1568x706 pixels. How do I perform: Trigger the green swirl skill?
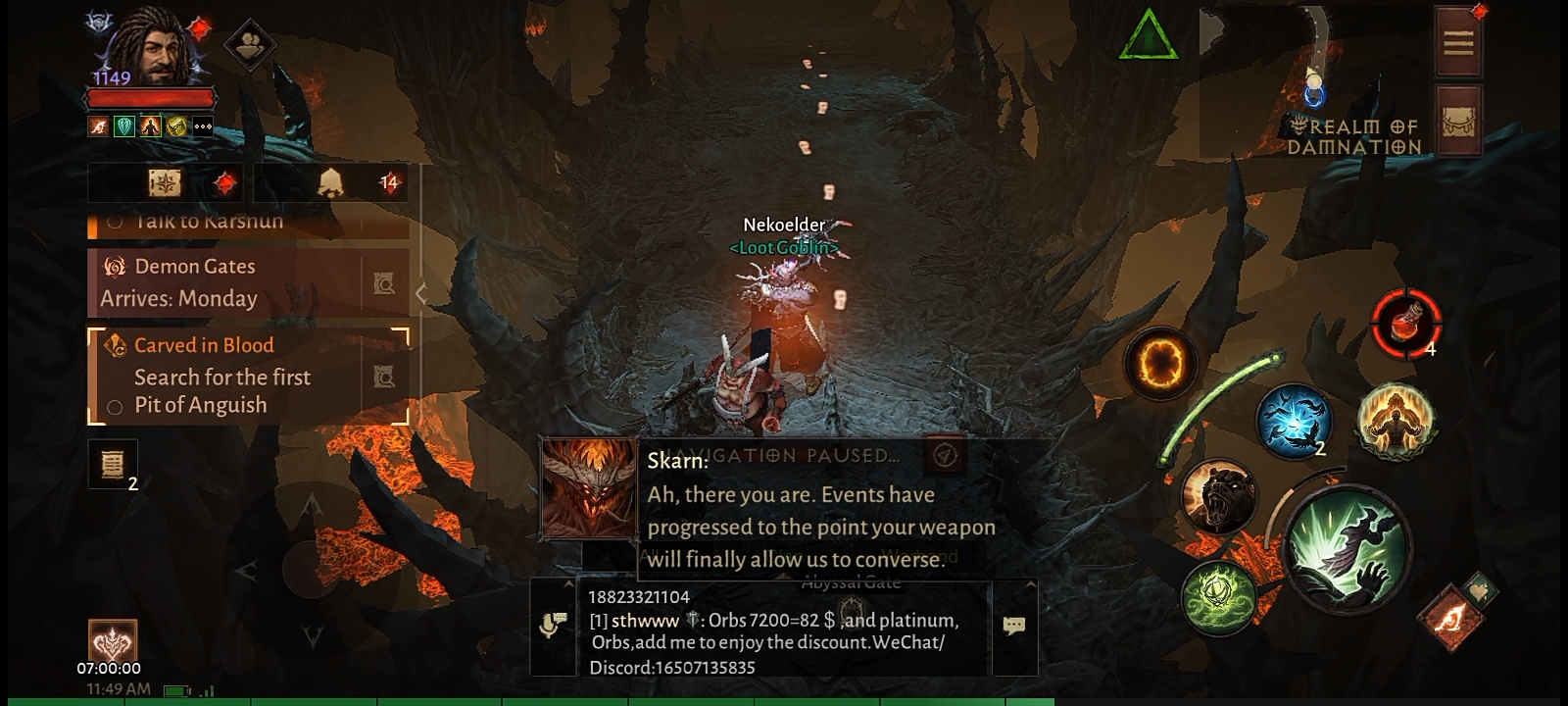point(1219,595)
